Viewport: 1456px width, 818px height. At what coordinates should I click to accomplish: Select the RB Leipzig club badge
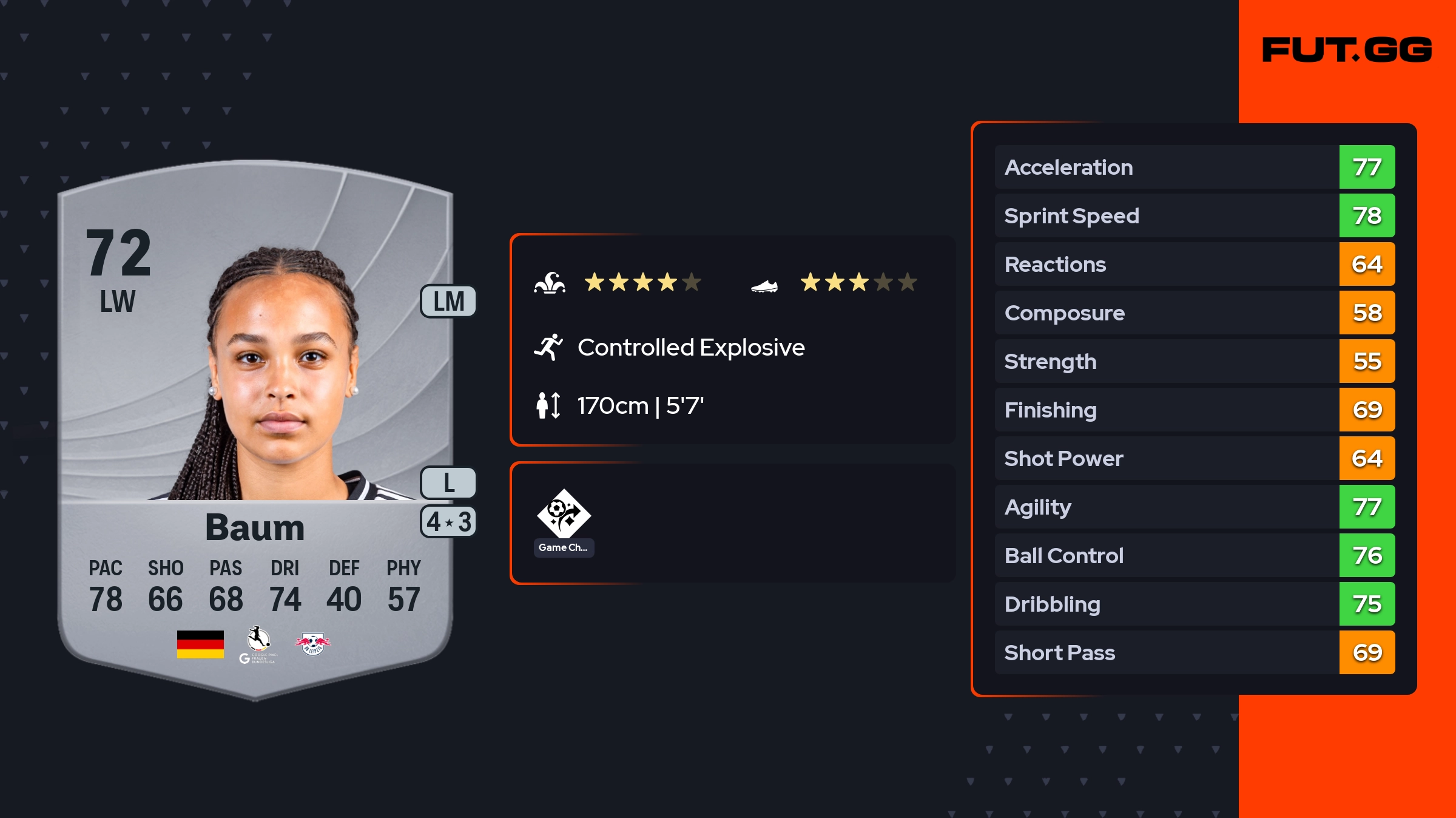pos(312,644)
